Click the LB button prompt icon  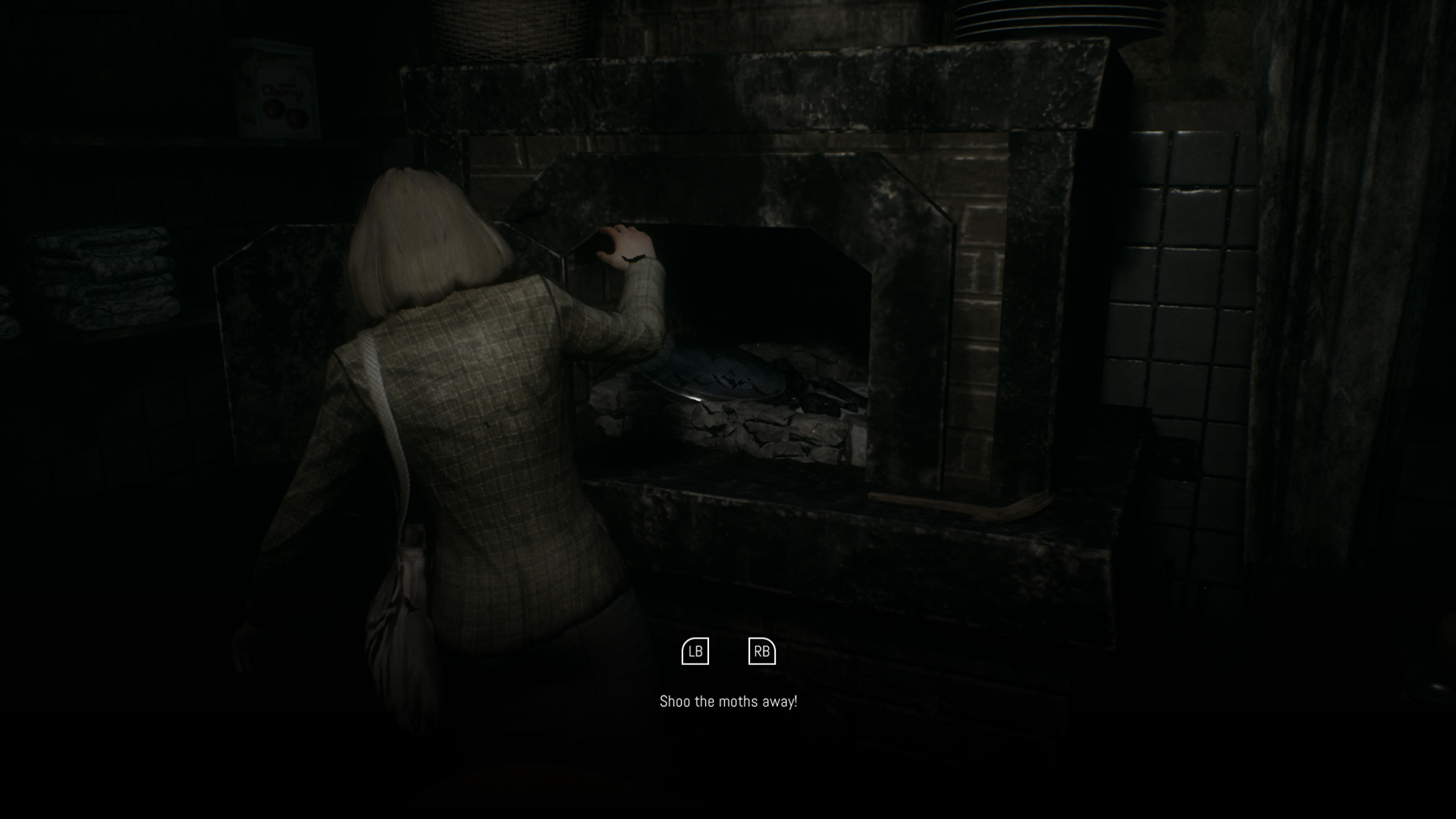(695, 651)
